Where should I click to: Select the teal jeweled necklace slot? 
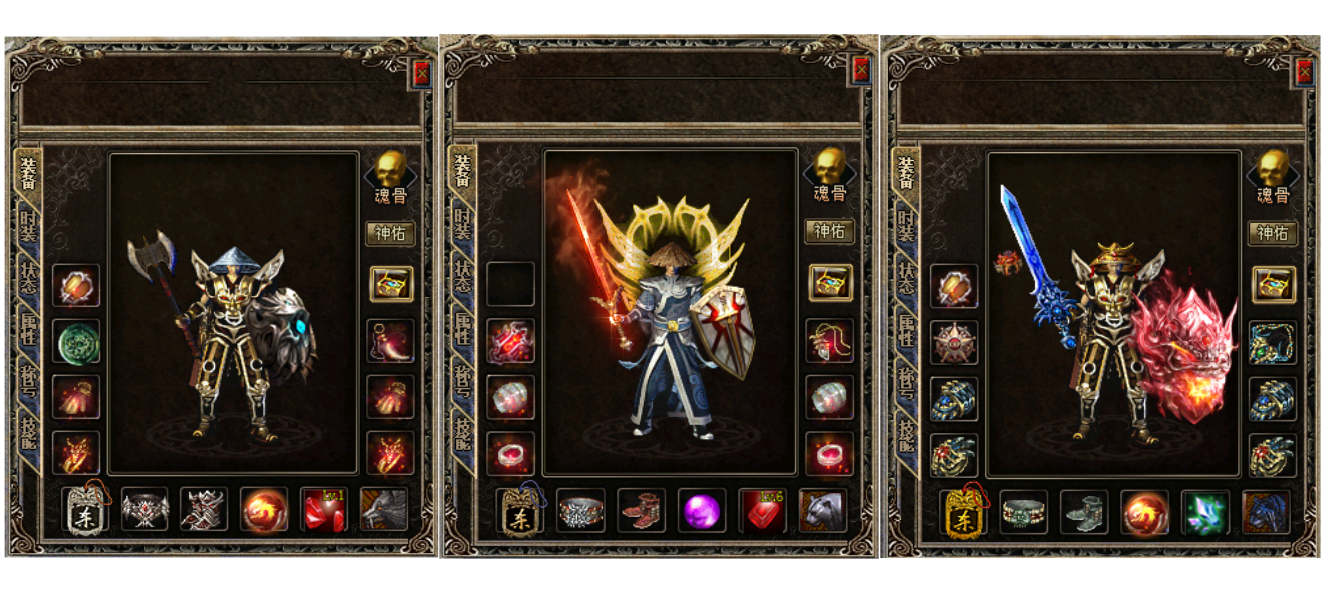(x=1272, y=343)
